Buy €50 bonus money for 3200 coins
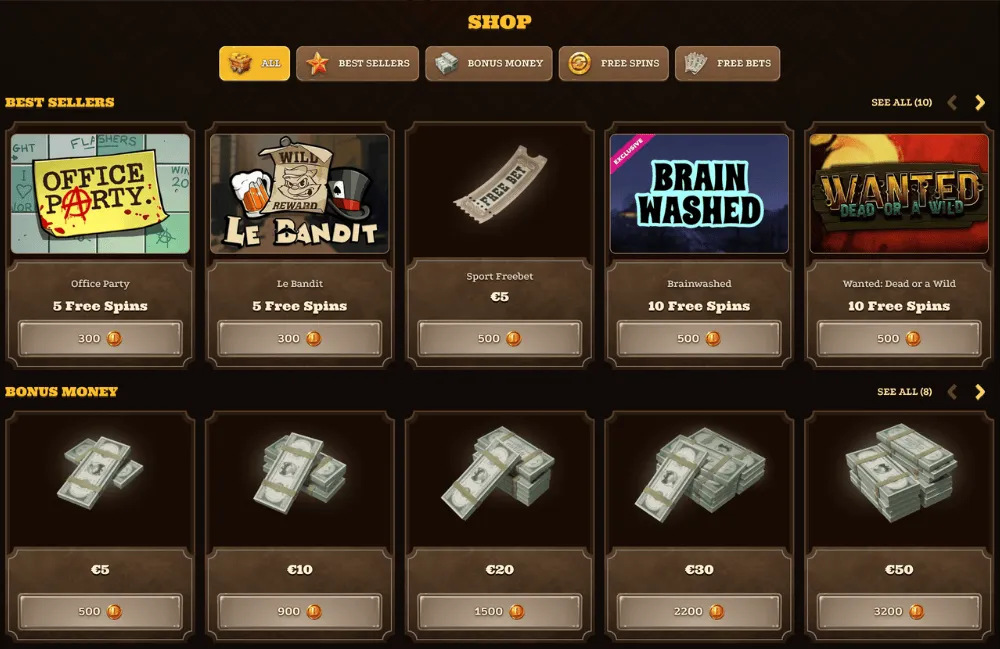Image resolution: width=1000 pixels, height=649 pixels. 899,611
